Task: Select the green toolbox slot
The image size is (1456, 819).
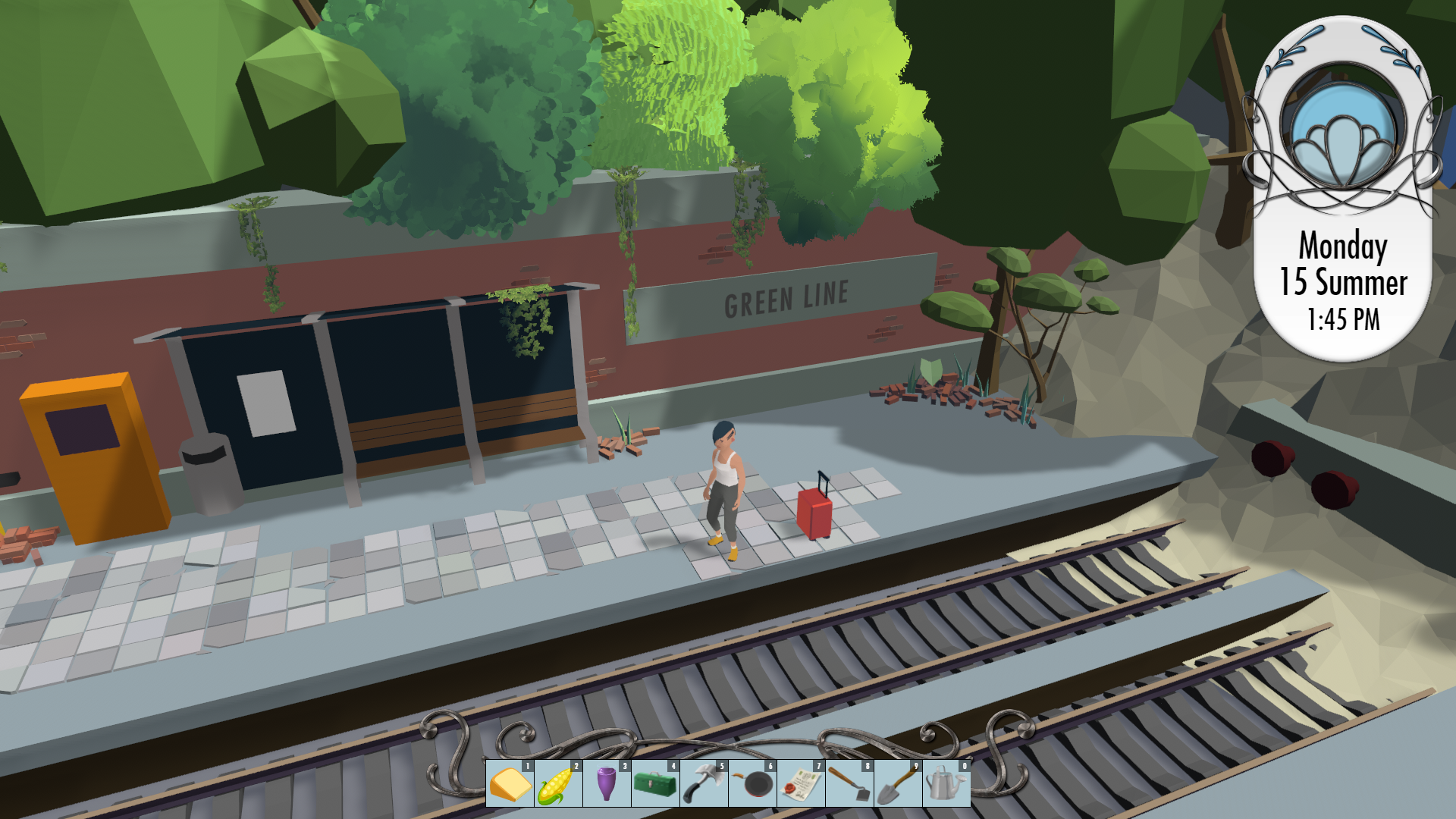Action: (x=655, y=783)
